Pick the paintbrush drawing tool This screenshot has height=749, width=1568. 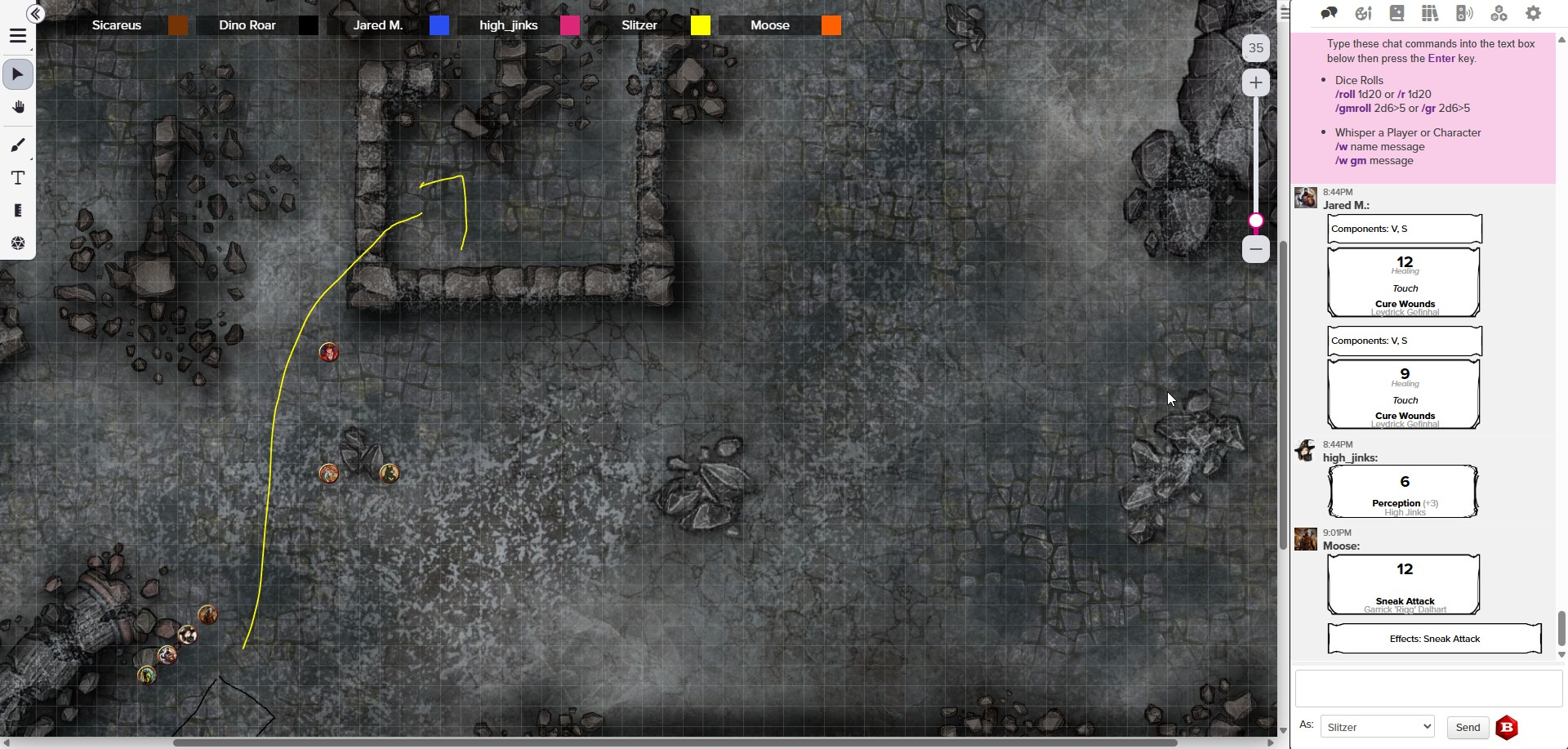[18, 145]
